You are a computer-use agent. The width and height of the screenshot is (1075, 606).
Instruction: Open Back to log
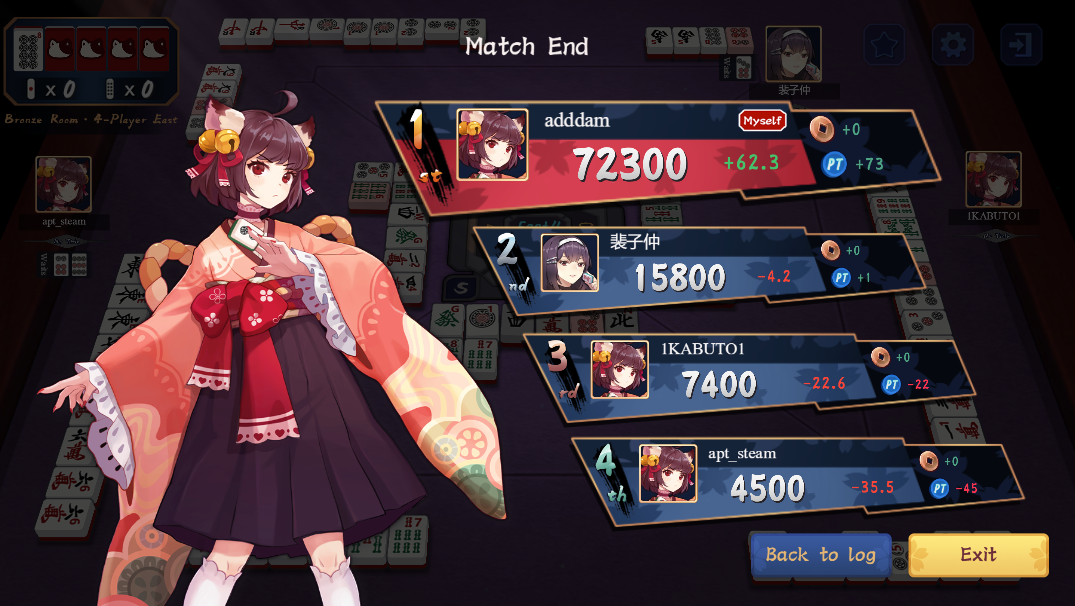click(x=820, y=555)
